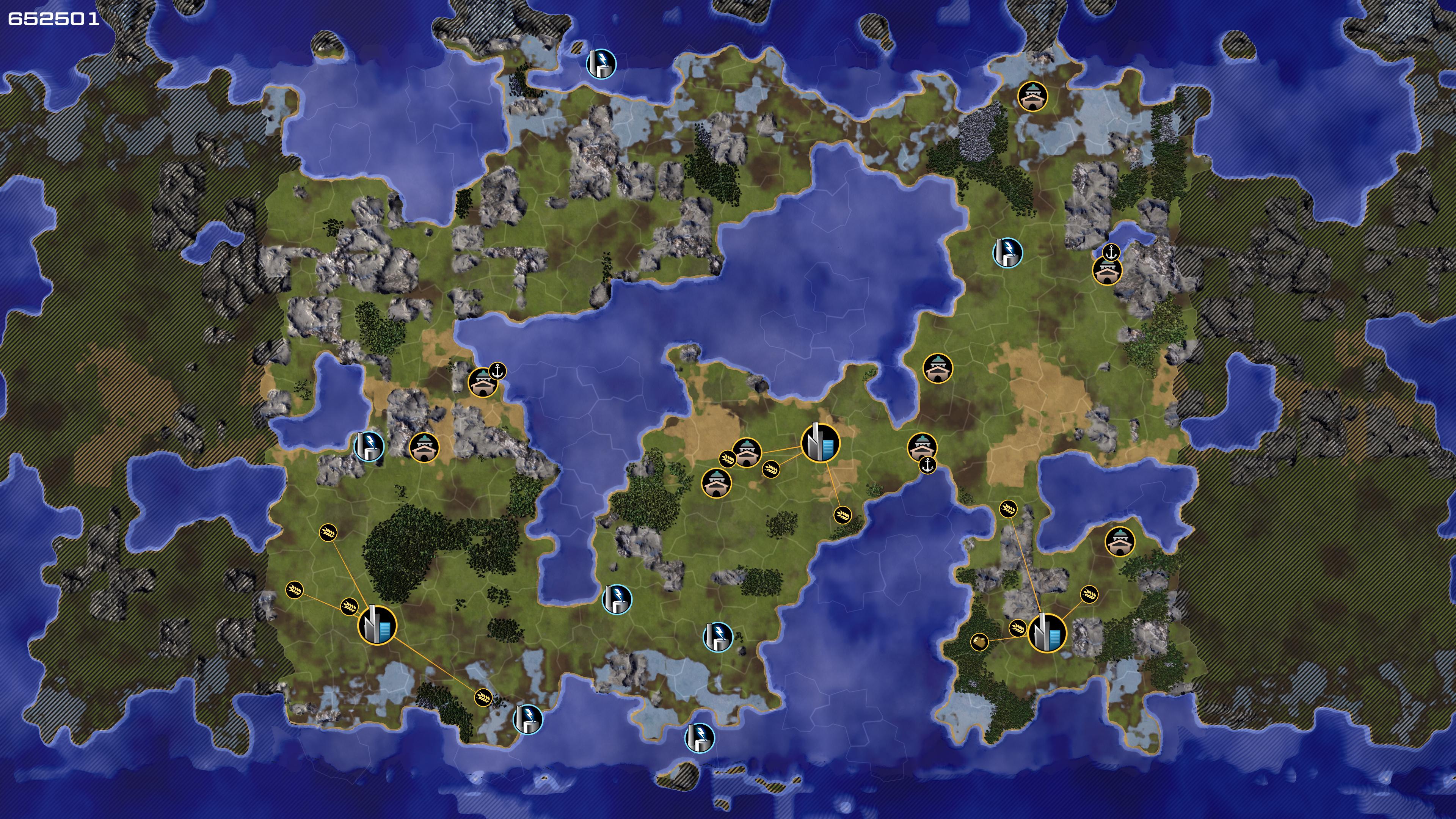Choose the domed settlement linked to a city

pyautogui.click(x=747, y=452)
